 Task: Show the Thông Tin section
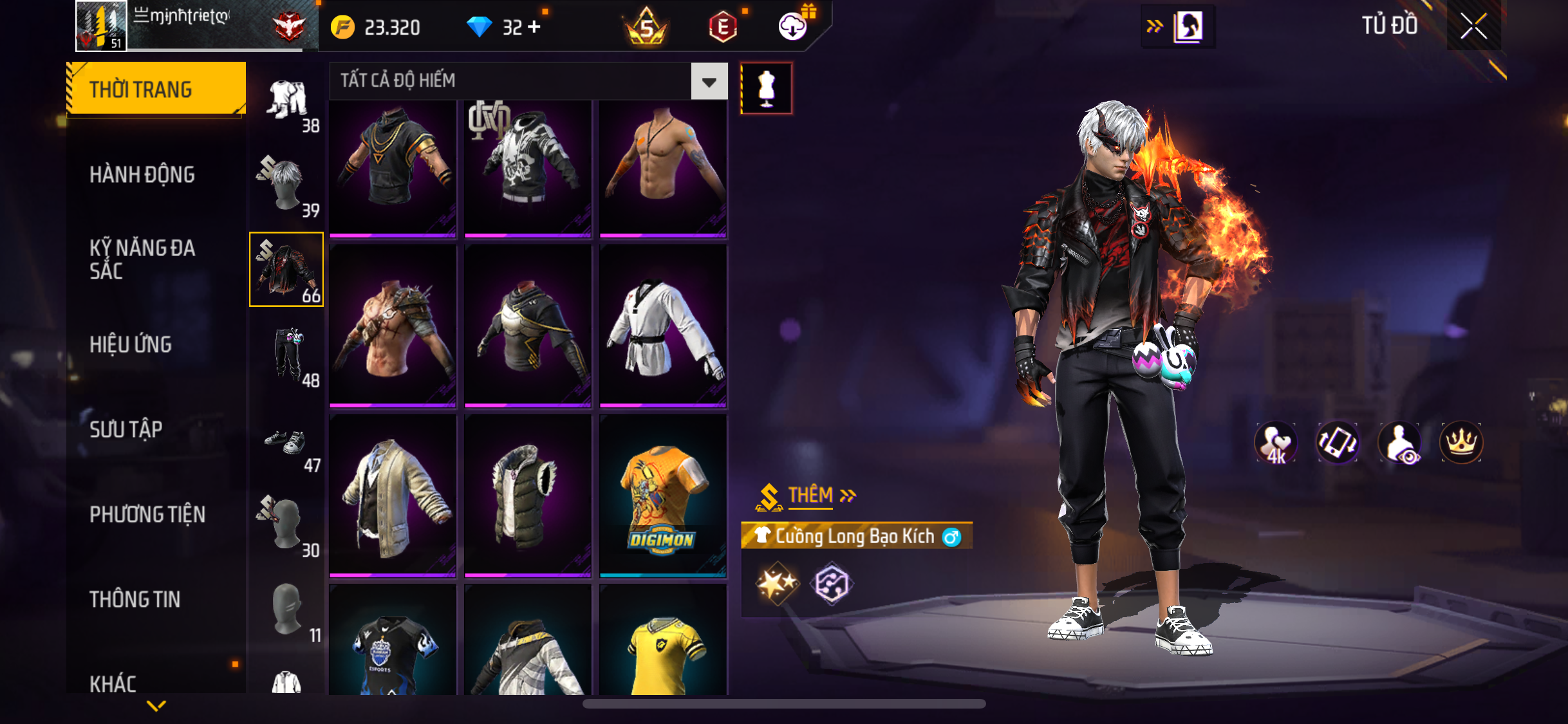tap(135, 599)
